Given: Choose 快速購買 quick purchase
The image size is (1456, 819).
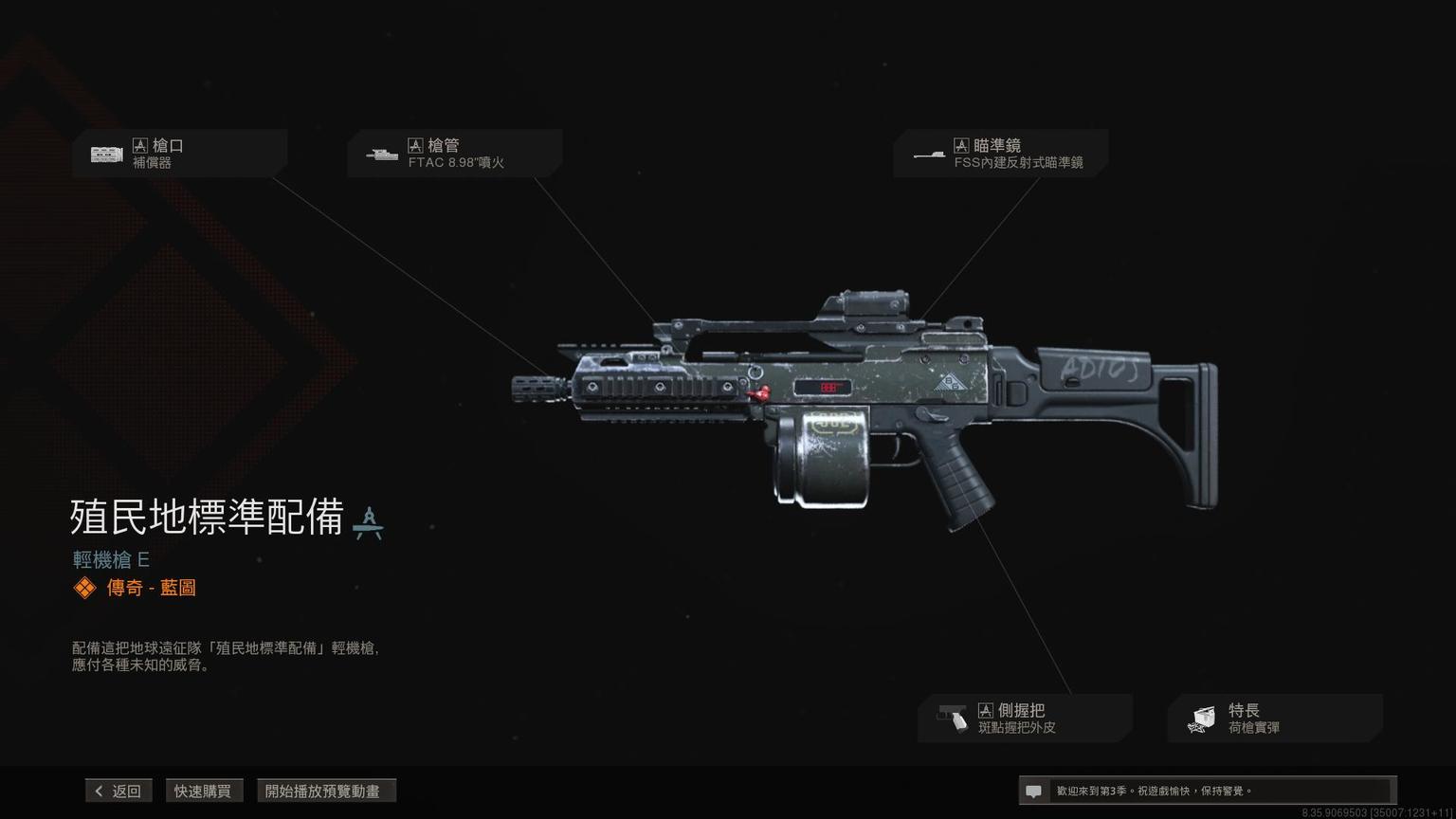Looking at the screenshot, I should [203, 791].
